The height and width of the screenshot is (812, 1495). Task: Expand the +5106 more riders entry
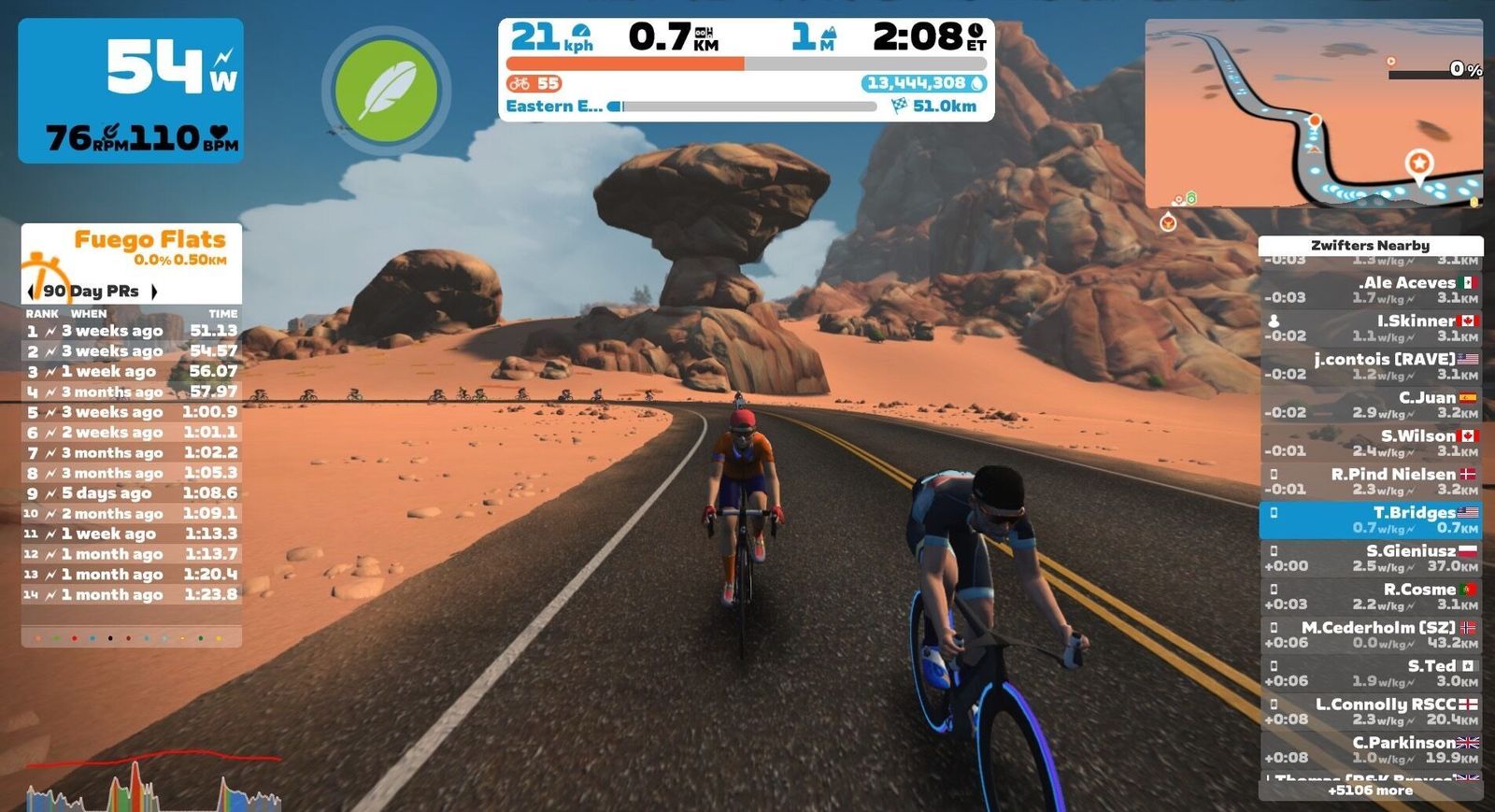coord(1370,791)
